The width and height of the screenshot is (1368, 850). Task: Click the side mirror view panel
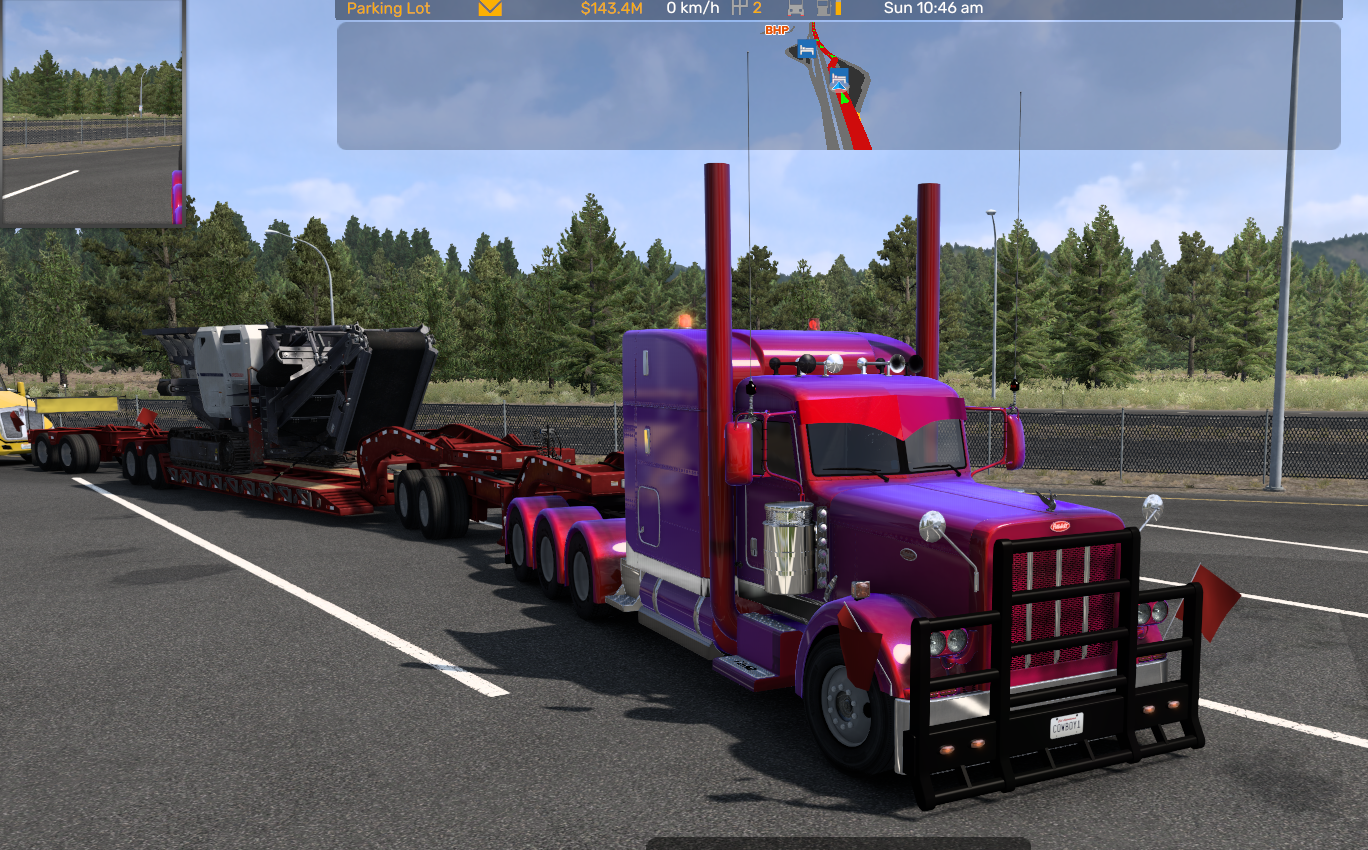pos(92,112)
